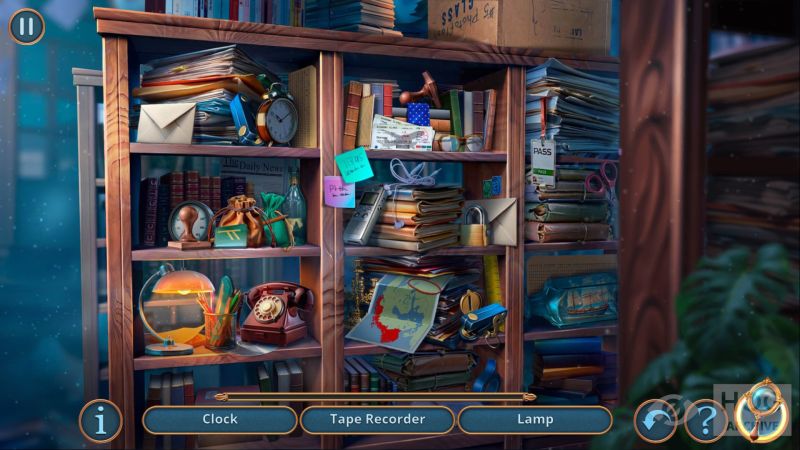
Task: Activate the magnifying glass hint
Action: coord(762,411)
